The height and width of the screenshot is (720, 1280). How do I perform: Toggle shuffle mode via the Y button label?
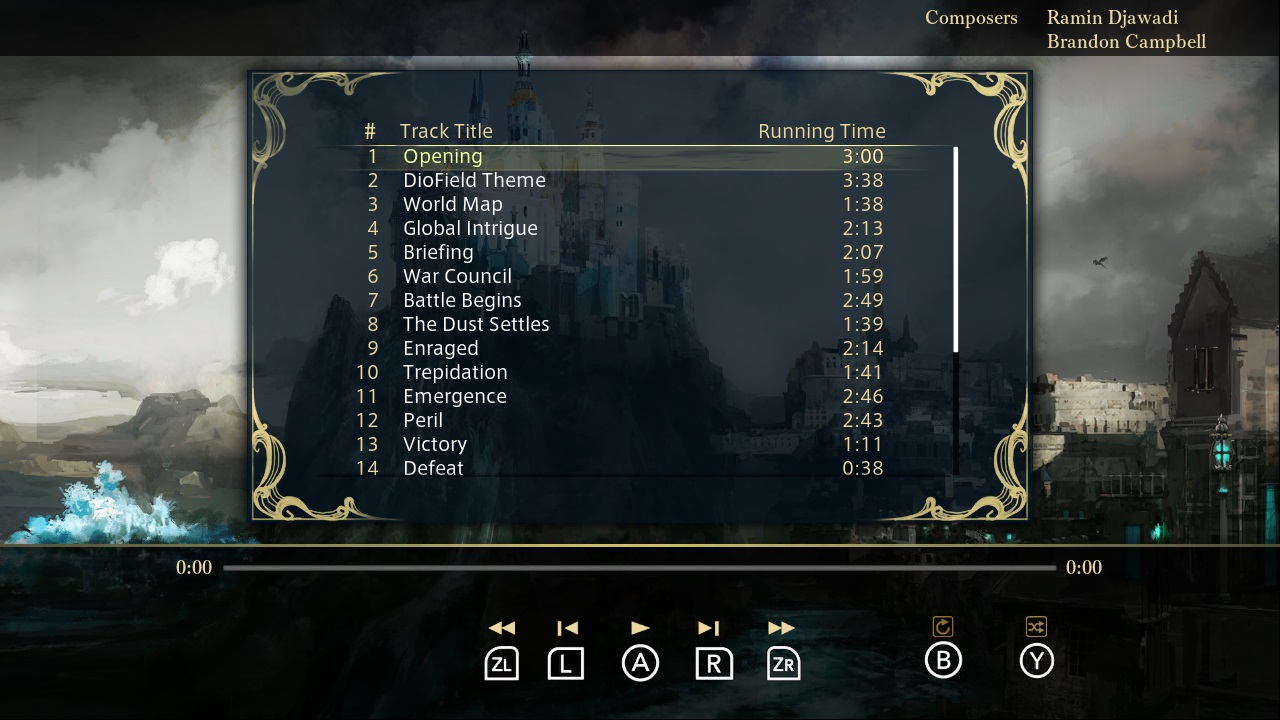pos(1036,661)
